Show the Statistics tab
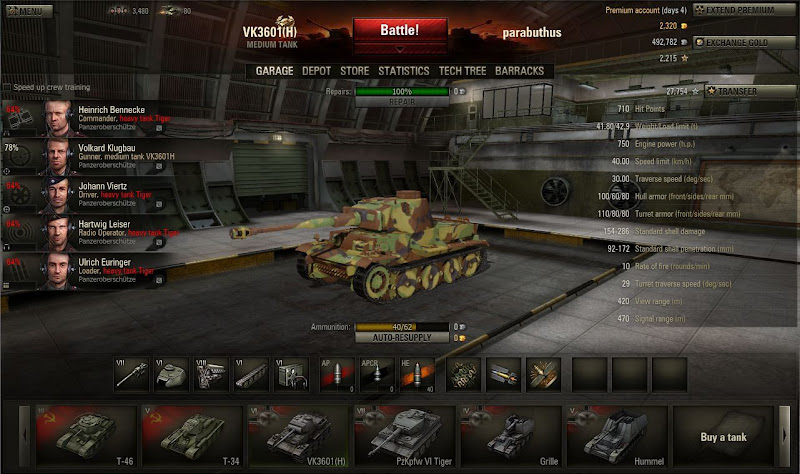The image size is (800, 474). (x=404, y=71)
